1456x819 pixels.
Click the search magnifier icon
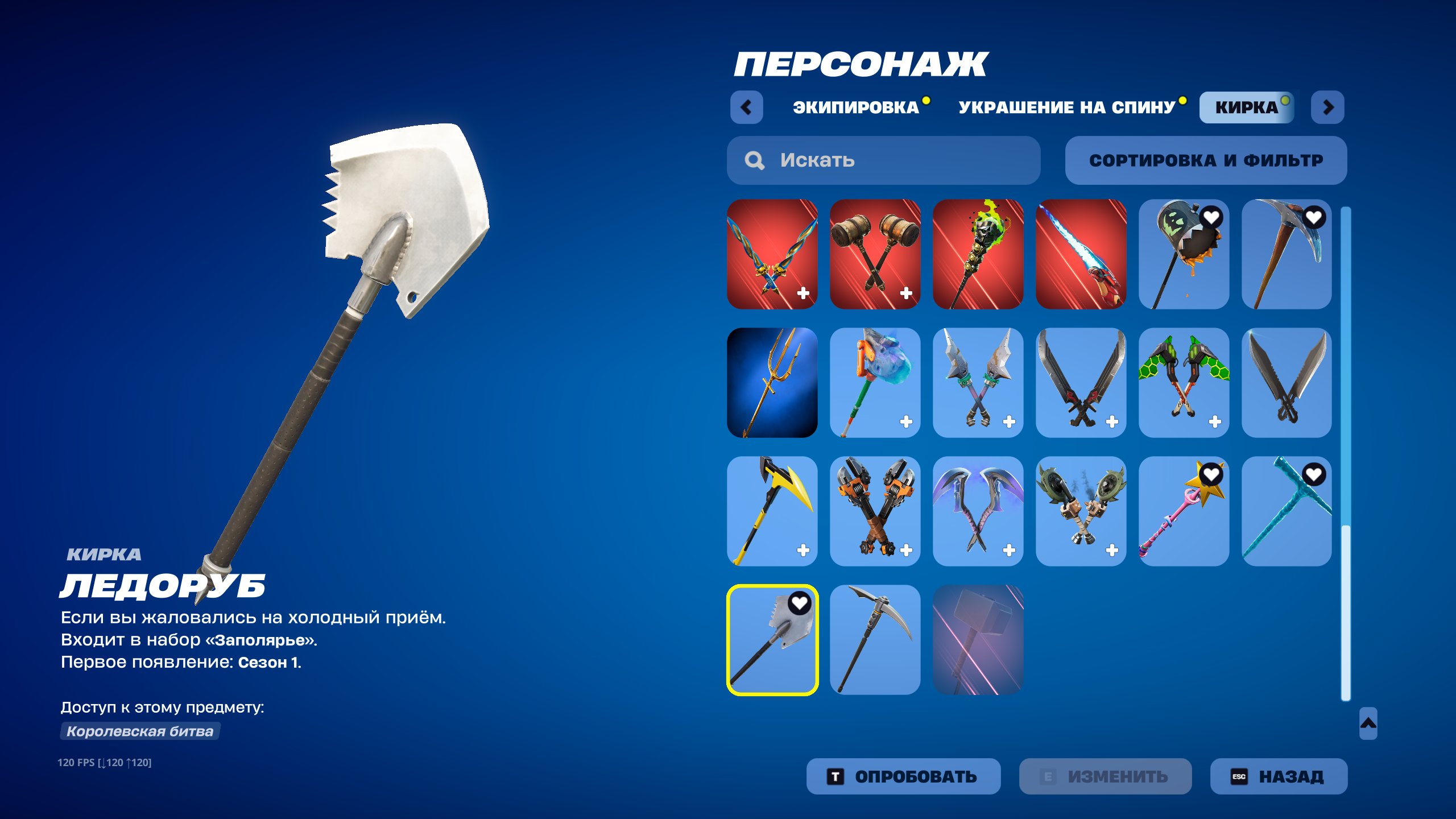point(754,160)
